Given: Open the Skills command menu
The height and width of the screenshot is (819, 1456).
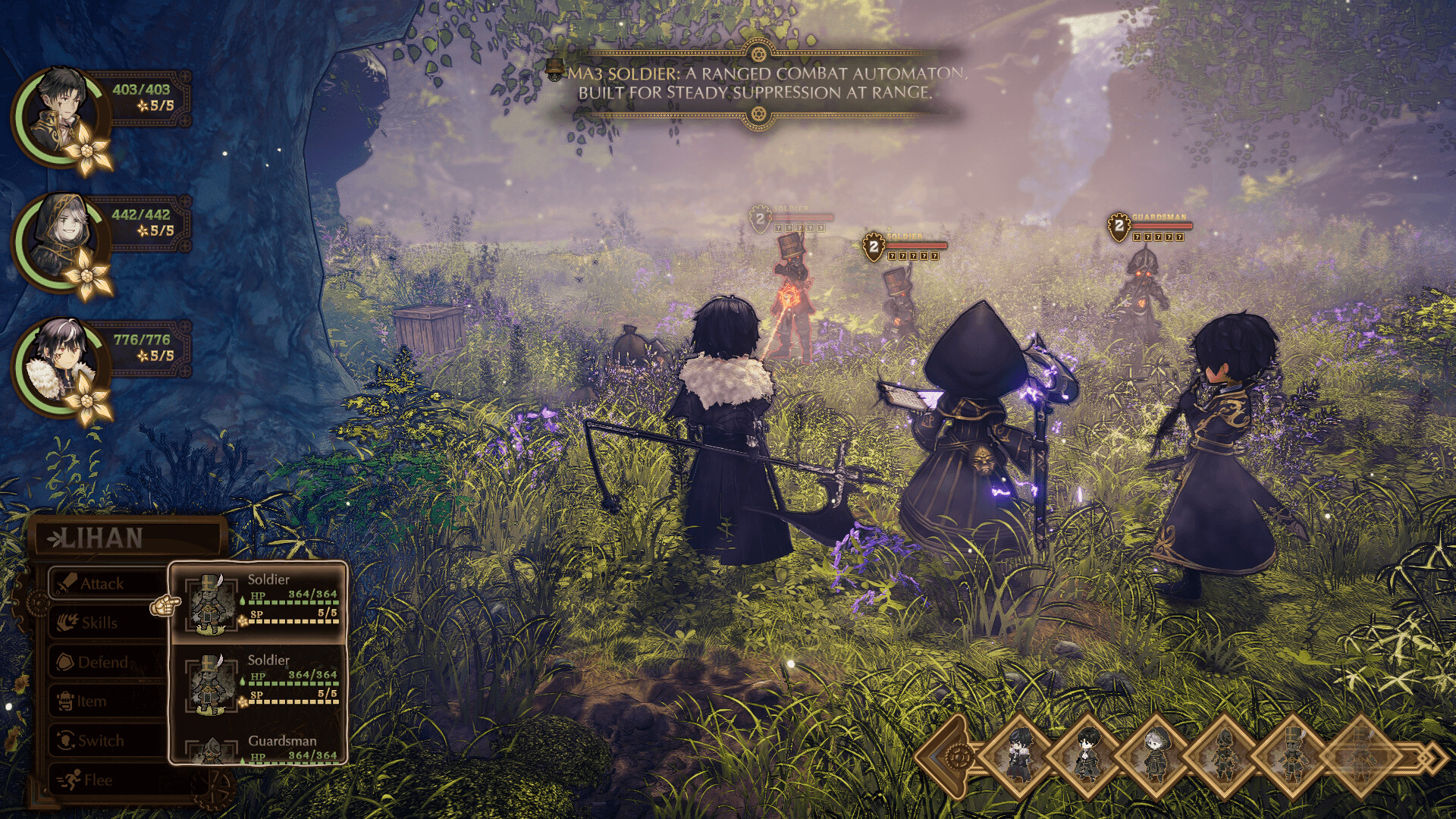Looking at the screenshot, I should click(x=99, y=623).
